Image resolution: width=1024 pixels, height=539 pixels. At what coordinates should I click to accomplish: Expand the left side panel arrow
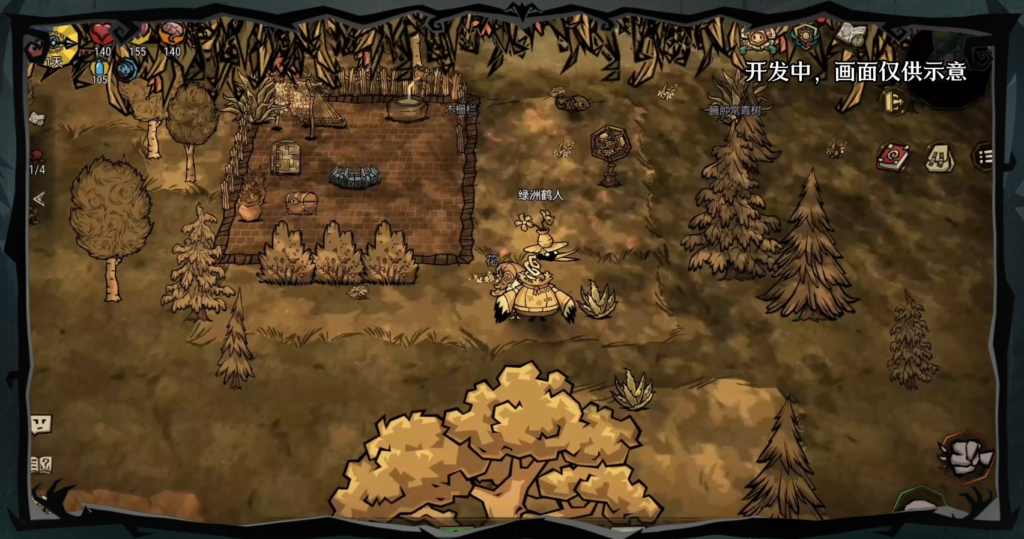[x=39, y=199]
